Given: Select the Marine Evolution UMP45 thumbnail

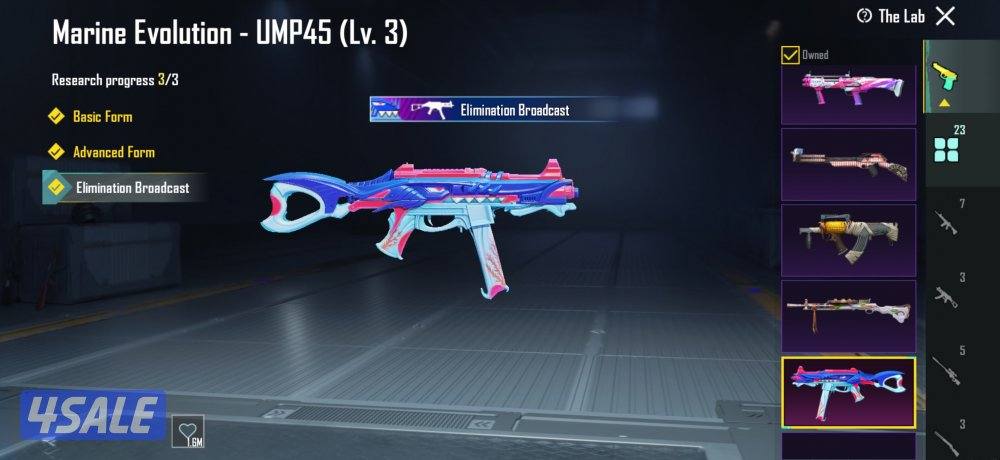Looking at the screenshot, I should coord(848,391).
